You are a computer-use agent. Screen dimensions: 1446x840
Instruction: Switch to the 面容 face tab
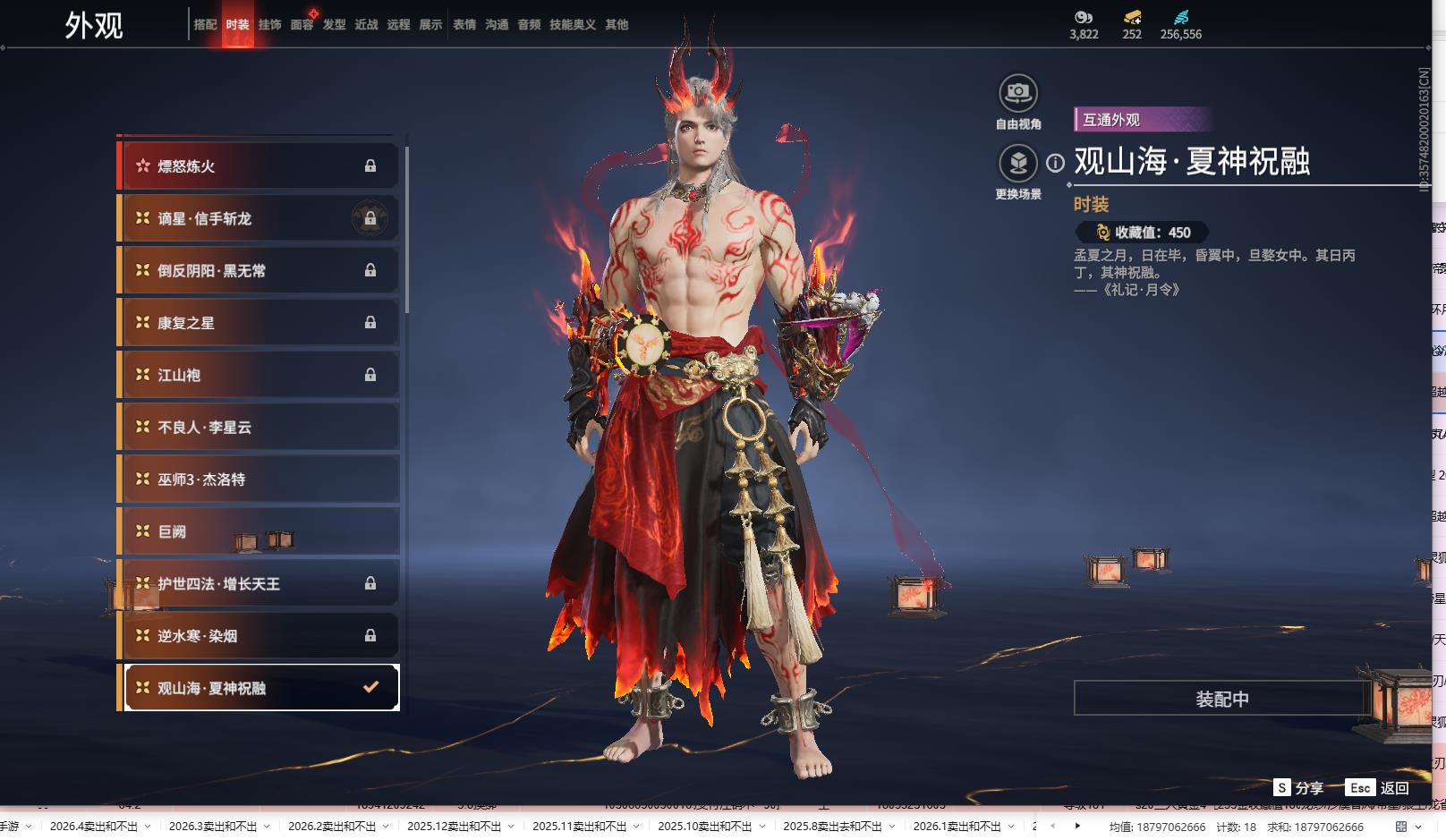[x=302, y=25]
